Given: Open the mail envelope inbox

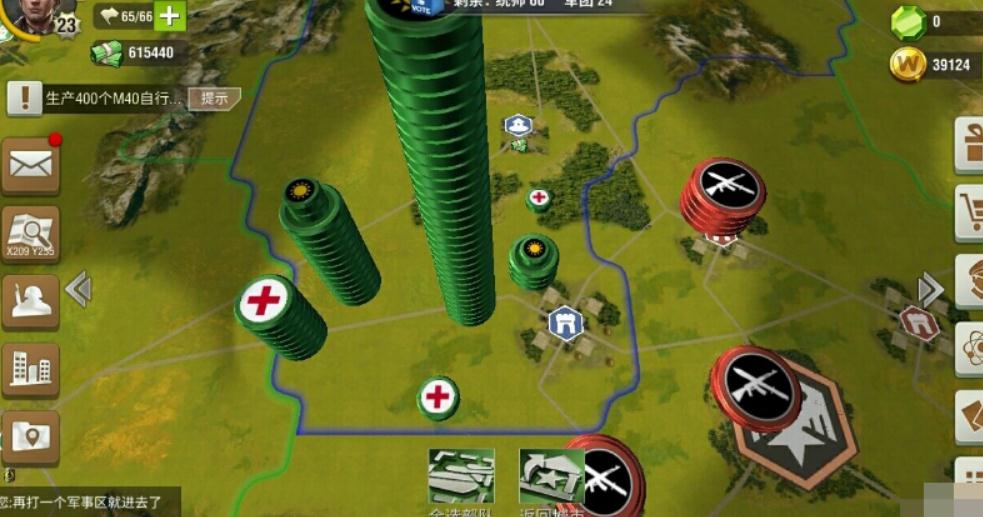Looking at the screenshot, I should [30, 165].
